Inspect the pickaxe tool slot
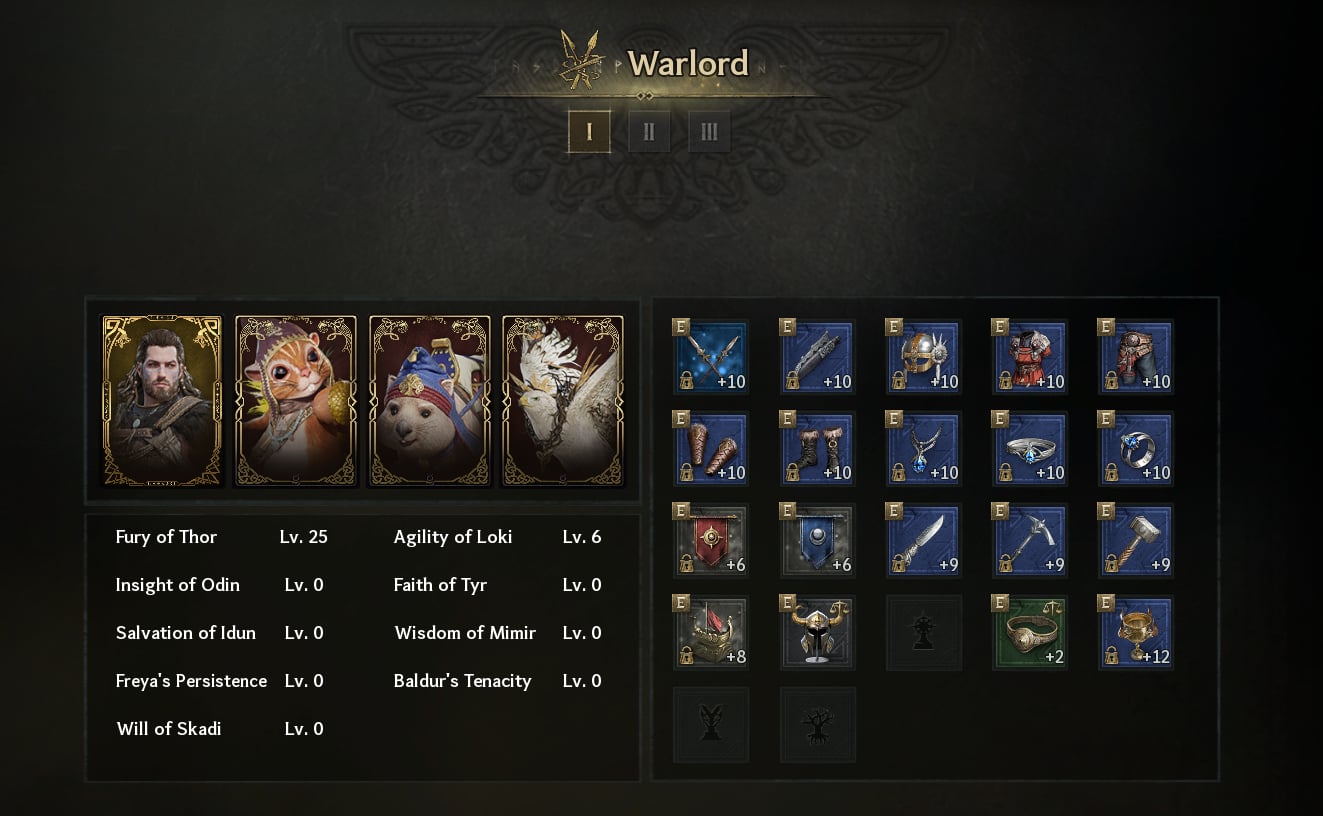 1029,541
